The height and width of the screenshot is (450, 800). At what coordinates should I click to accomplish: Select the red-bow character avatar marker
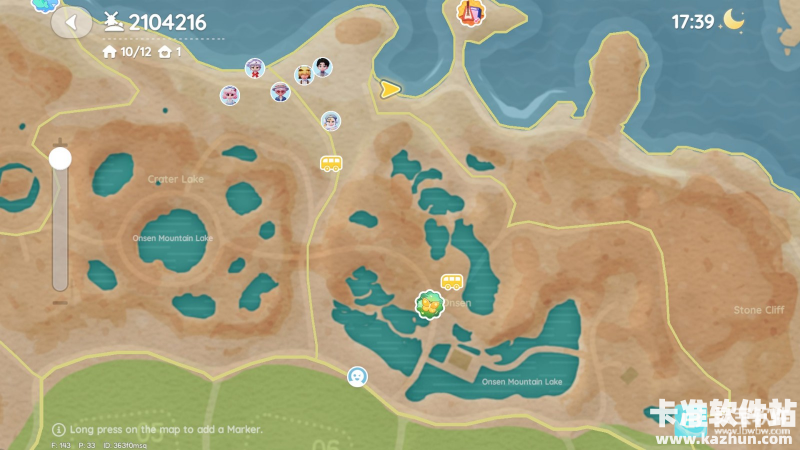tap(255, 68)
